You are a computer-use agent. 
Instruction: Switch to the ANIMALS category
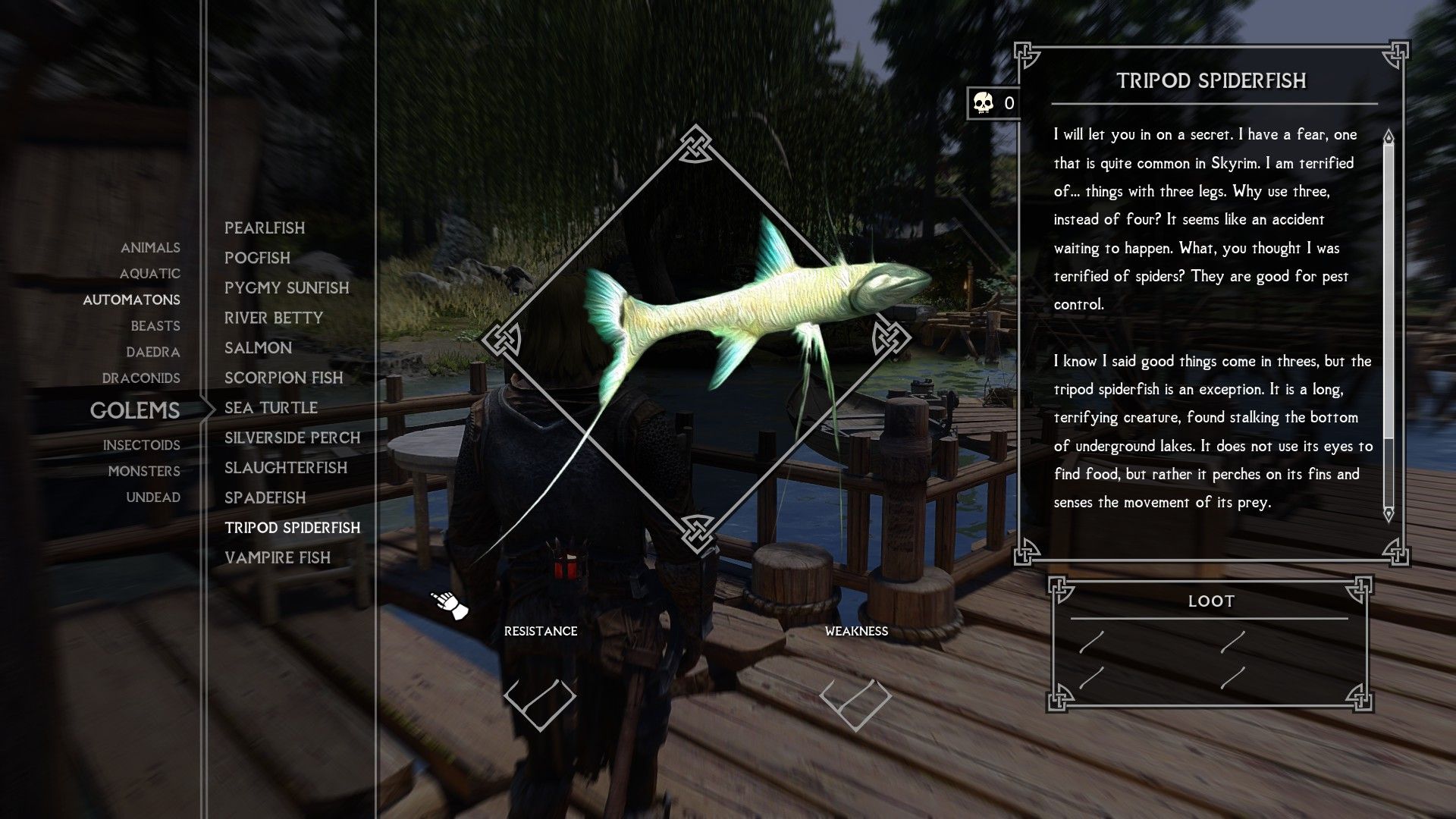tap(150, 248)
